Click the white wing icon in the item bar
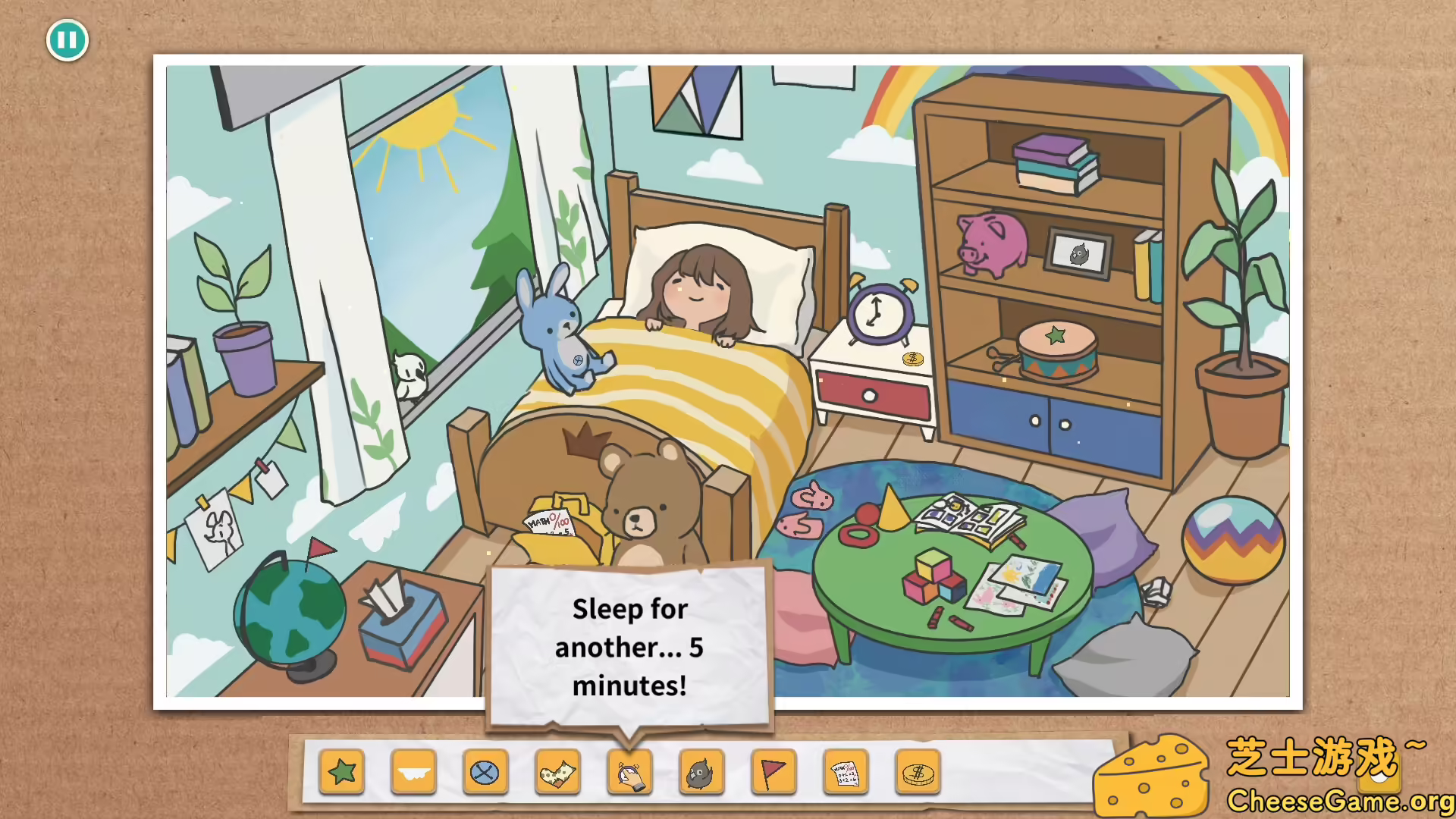Image resolution: width=1456 pixels, height=819 pixels. tap(414, 772)
